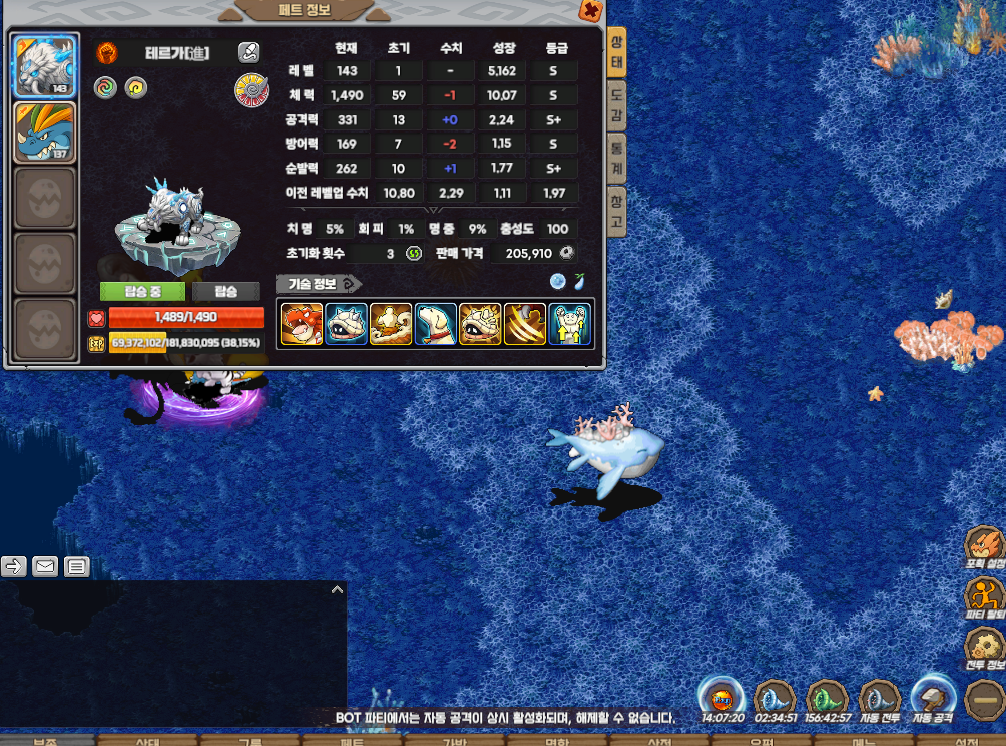The width and height of the screenshot is (1006, 746).
Task: Click the 파티 탈퇴 leave party button
Action: pyautogui.click(x=984, y=597)
